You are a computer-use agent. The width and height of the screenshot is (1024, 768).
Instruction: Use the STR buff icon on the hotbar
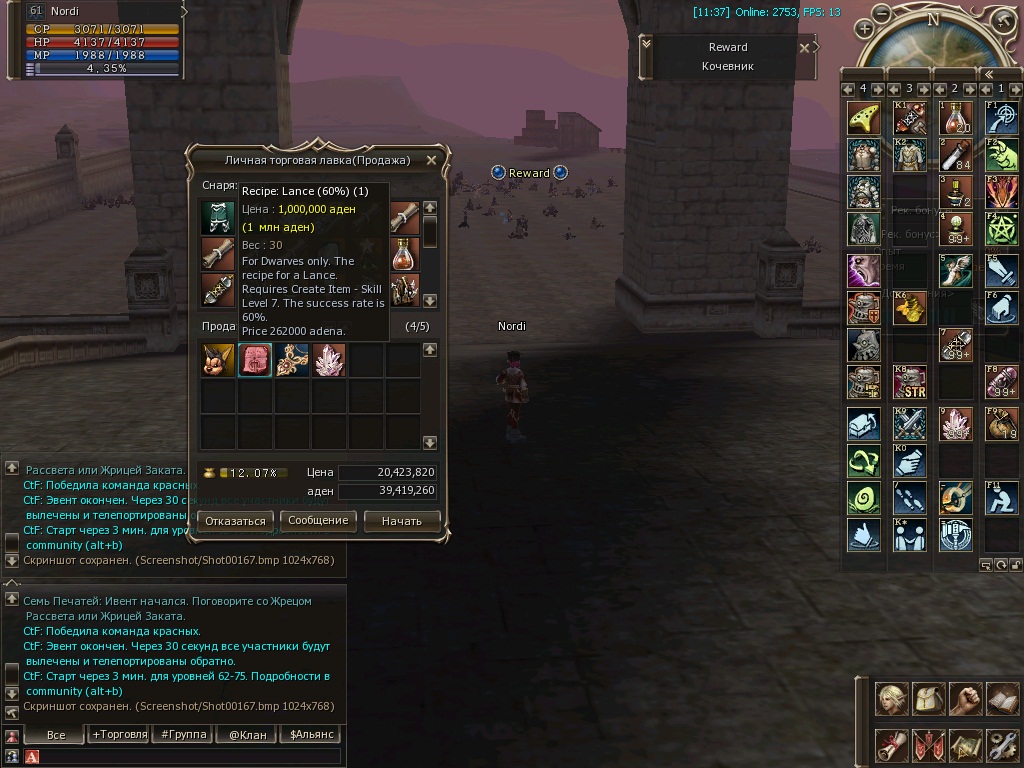pos(909,381)
